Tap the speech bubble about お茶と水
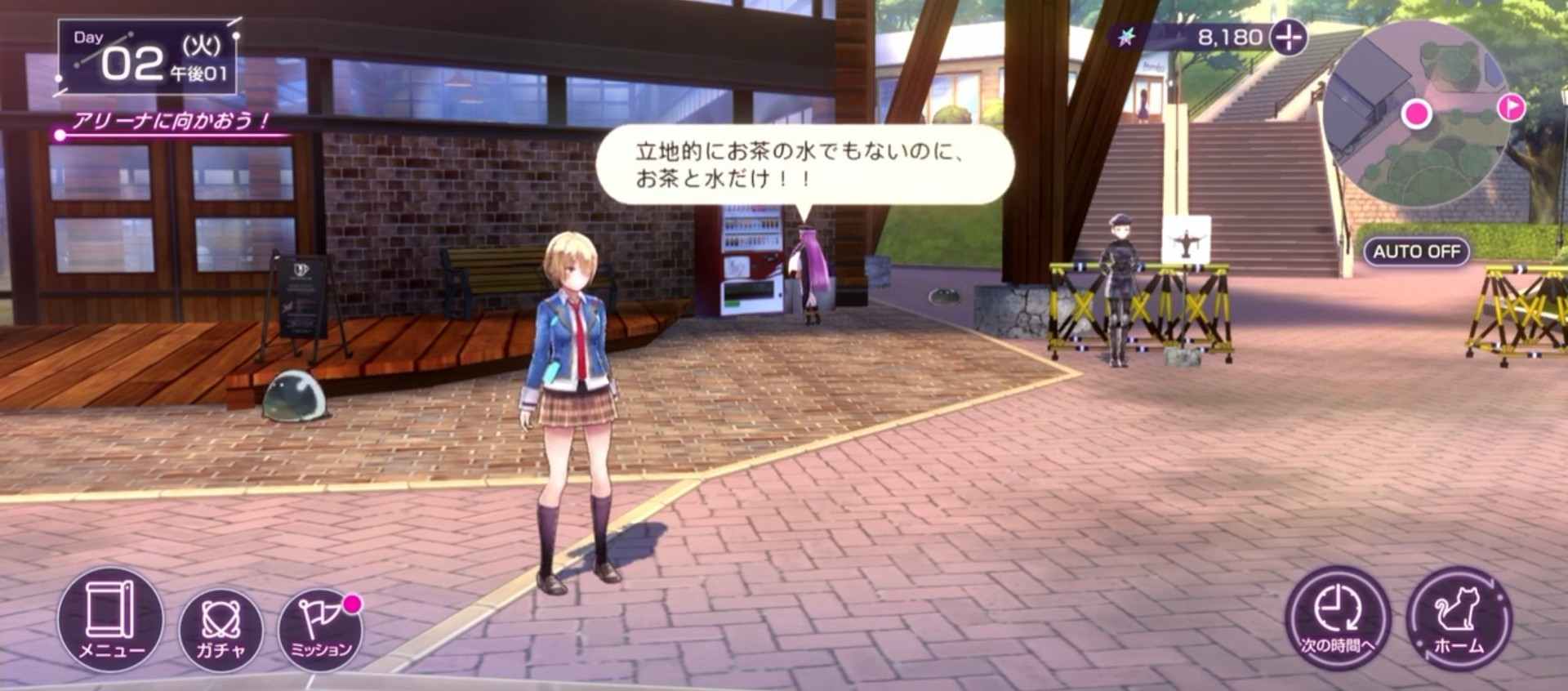This screenshot has width=1568, height=691. tap(804, 164)
